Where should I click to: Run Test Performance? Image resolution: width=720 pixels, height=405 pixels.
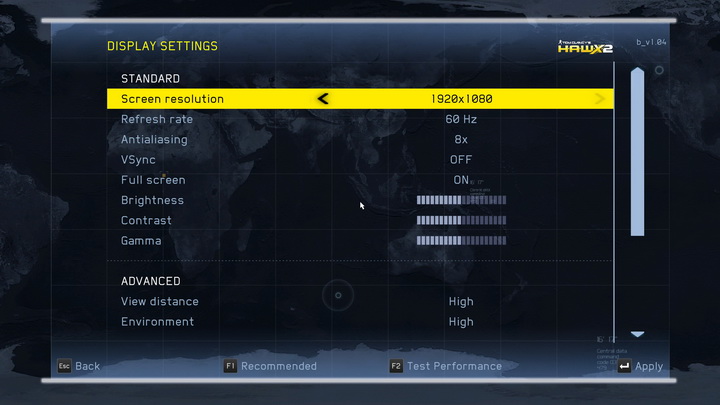tap(446, 366)
